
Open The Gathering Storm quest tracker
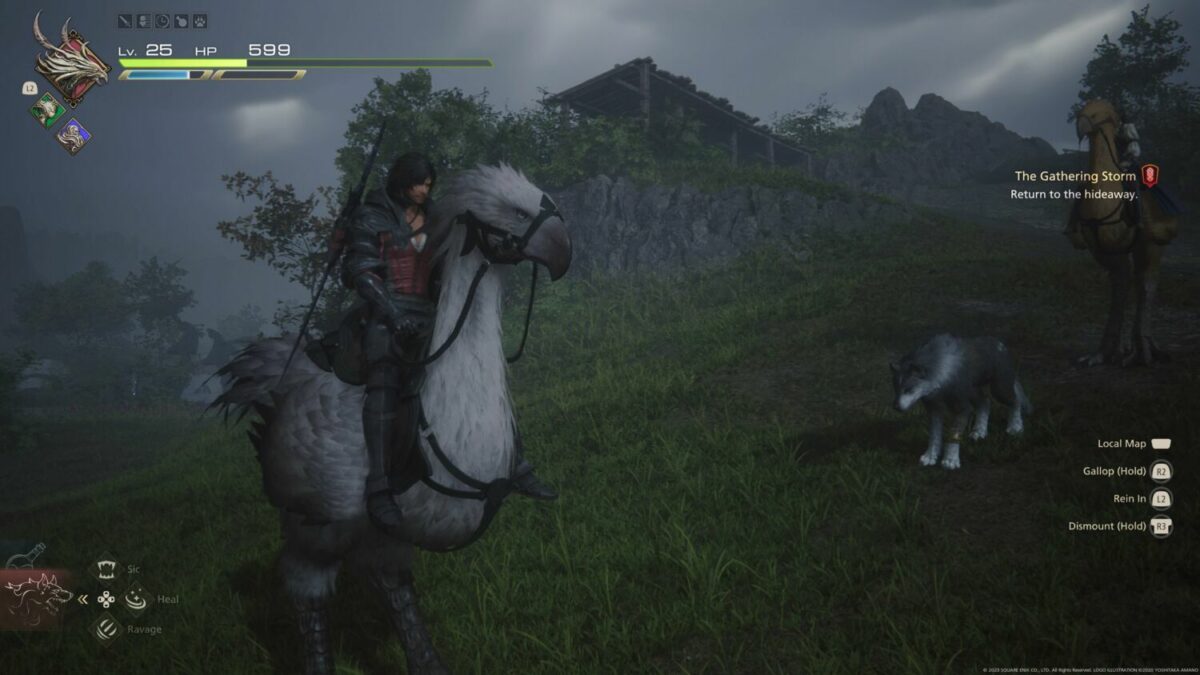coord(1075,176)
